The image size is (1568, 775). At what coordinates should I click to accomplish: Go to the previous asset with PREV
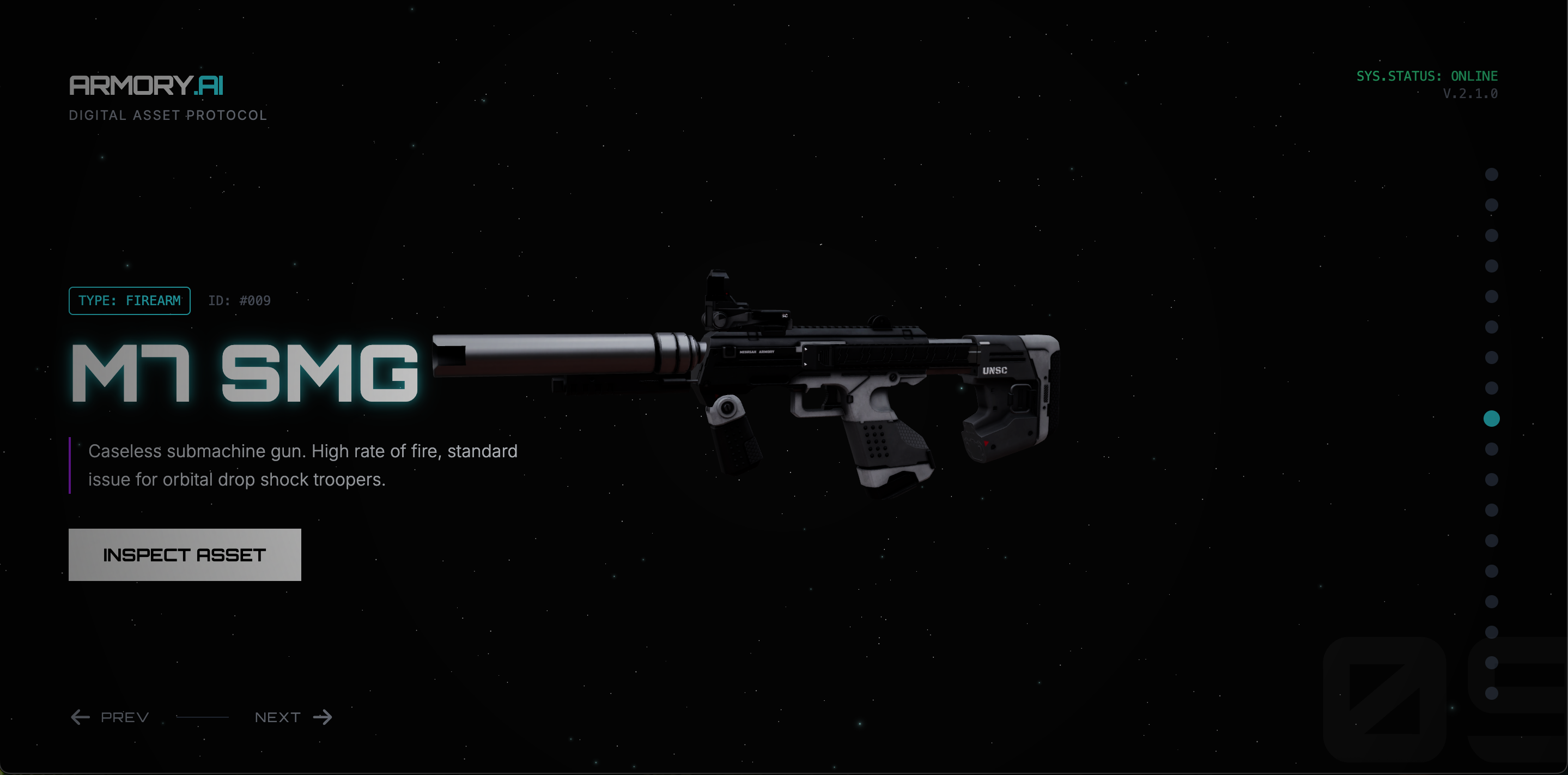coord(110,717)
